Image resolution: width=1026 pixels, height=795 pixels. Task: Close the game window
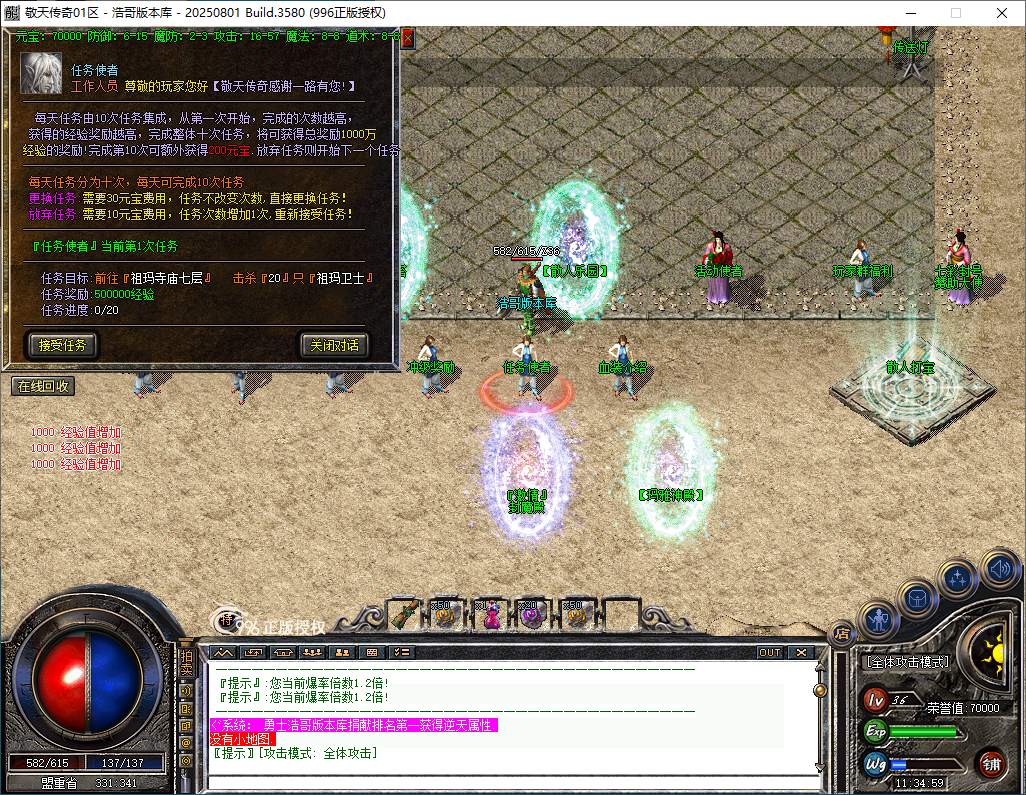(x=1002, y=13)
